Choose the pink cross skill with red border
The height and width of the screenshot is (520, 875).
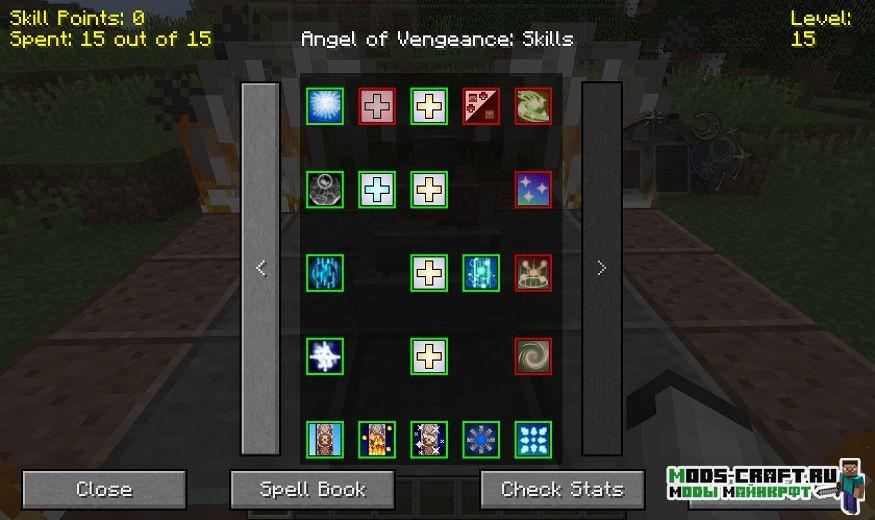[x=377, y=106]
